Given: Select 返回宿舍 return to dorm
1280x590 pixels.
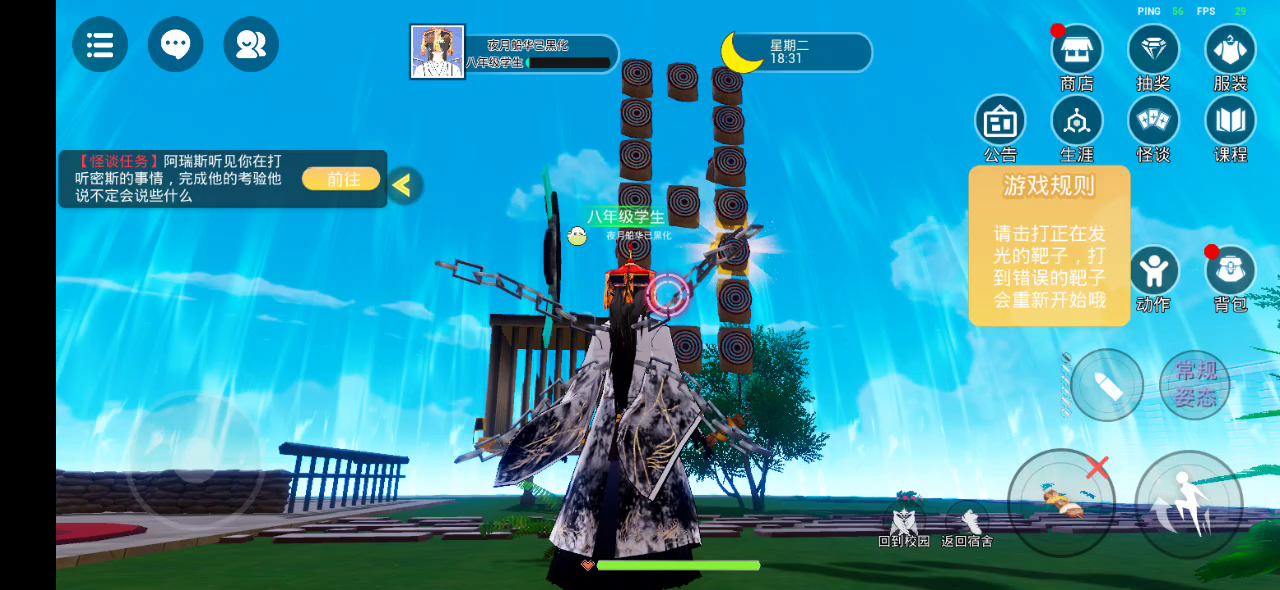Looking at the screenshot, I should 968,524.
